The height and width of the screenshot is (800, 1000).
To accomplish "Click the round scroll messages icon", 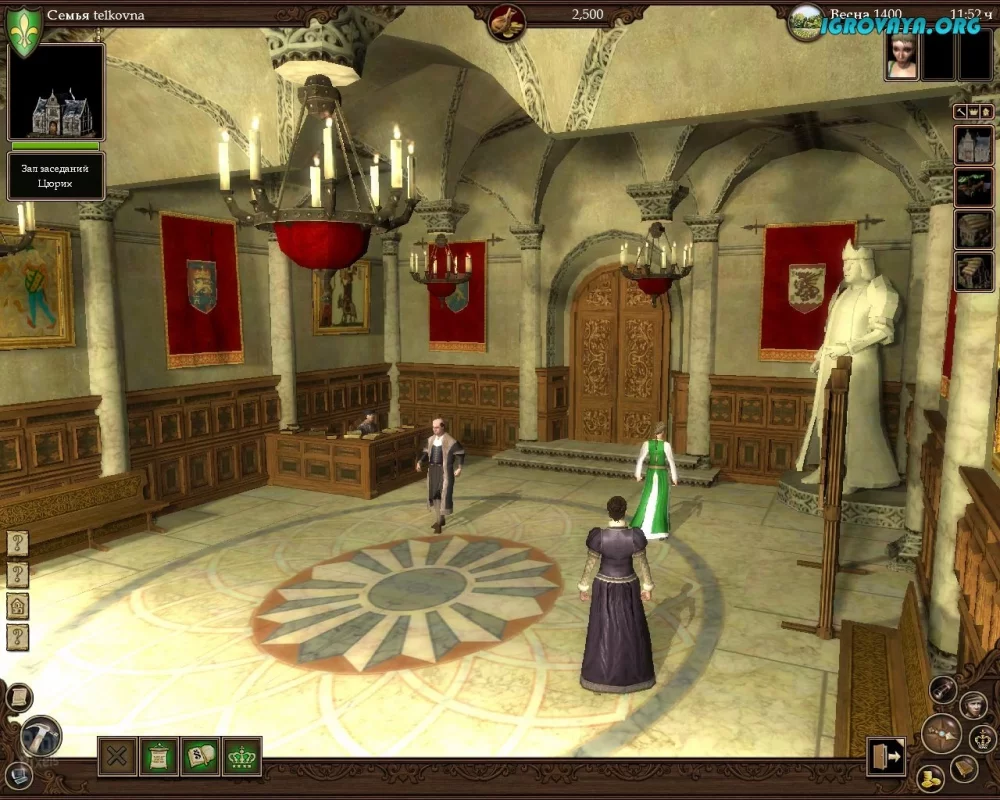I will click(x=17, y=697).
